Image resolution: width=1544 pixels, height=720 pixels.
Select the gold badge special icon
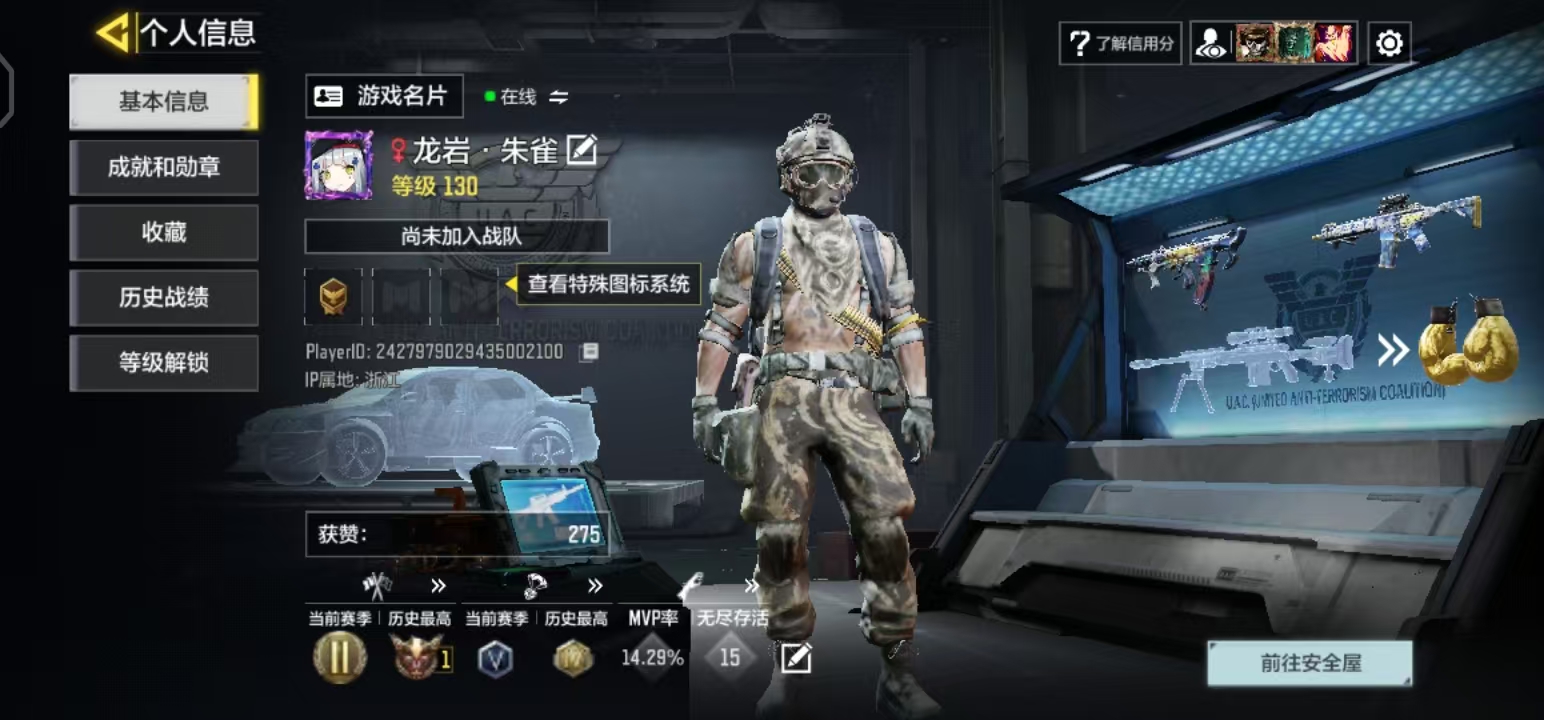point(333,296)
